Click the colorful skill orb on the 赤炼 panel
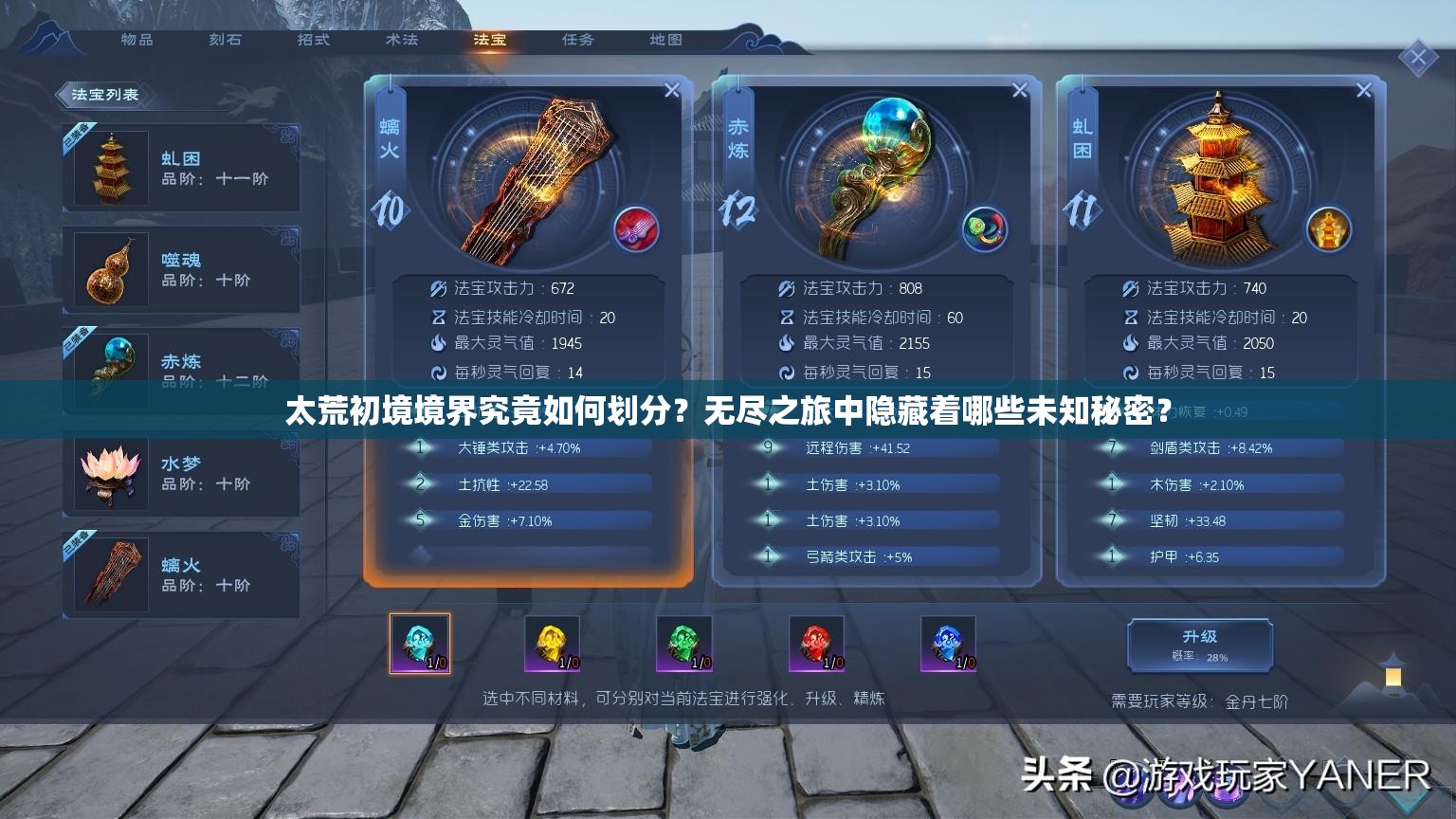 click(x=985, y=227)
